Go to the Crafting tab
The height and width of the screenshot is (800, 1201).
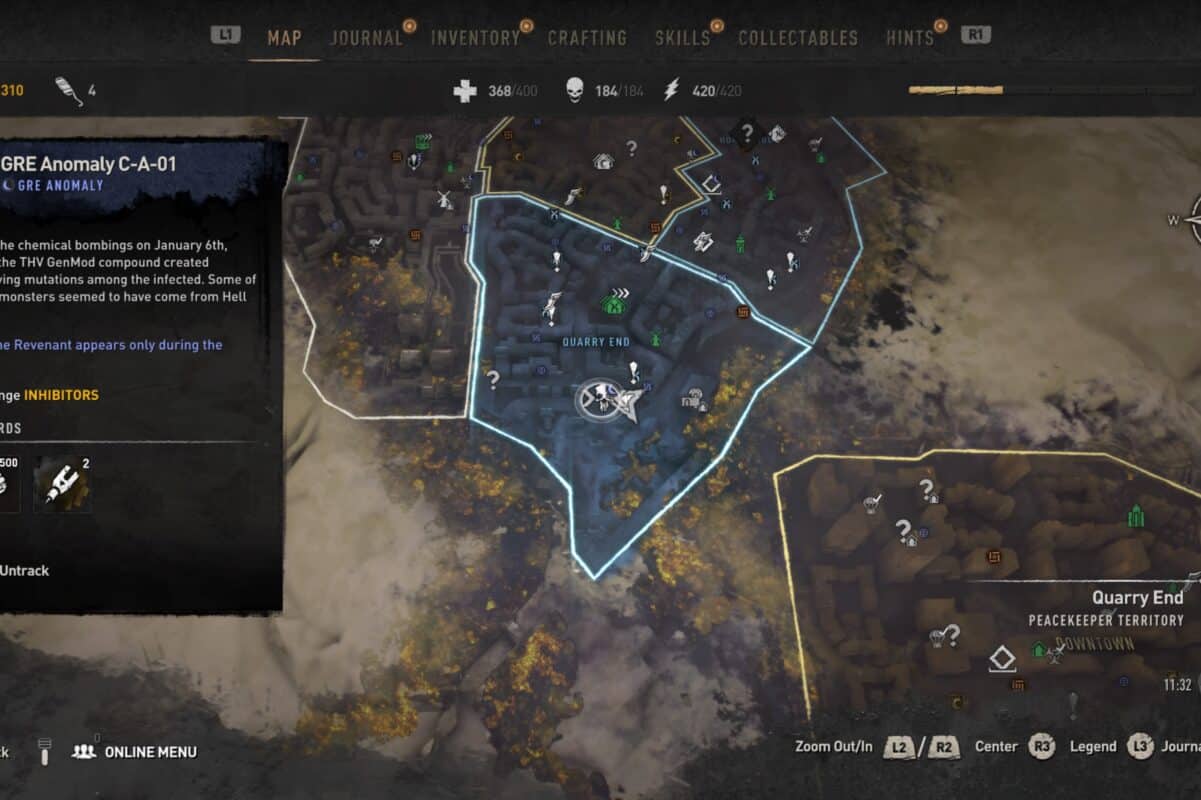point(587,38)
